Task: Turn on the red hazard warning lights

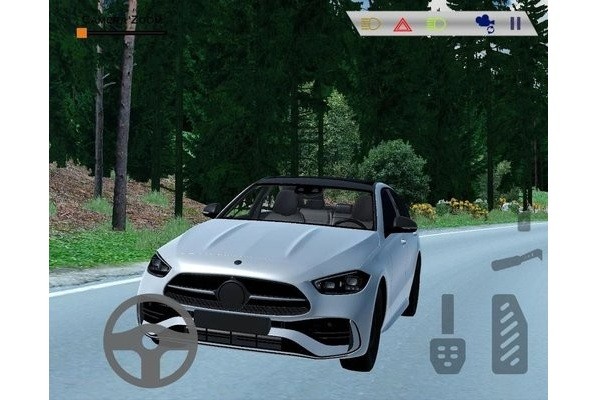Action: tap(402, 23)
